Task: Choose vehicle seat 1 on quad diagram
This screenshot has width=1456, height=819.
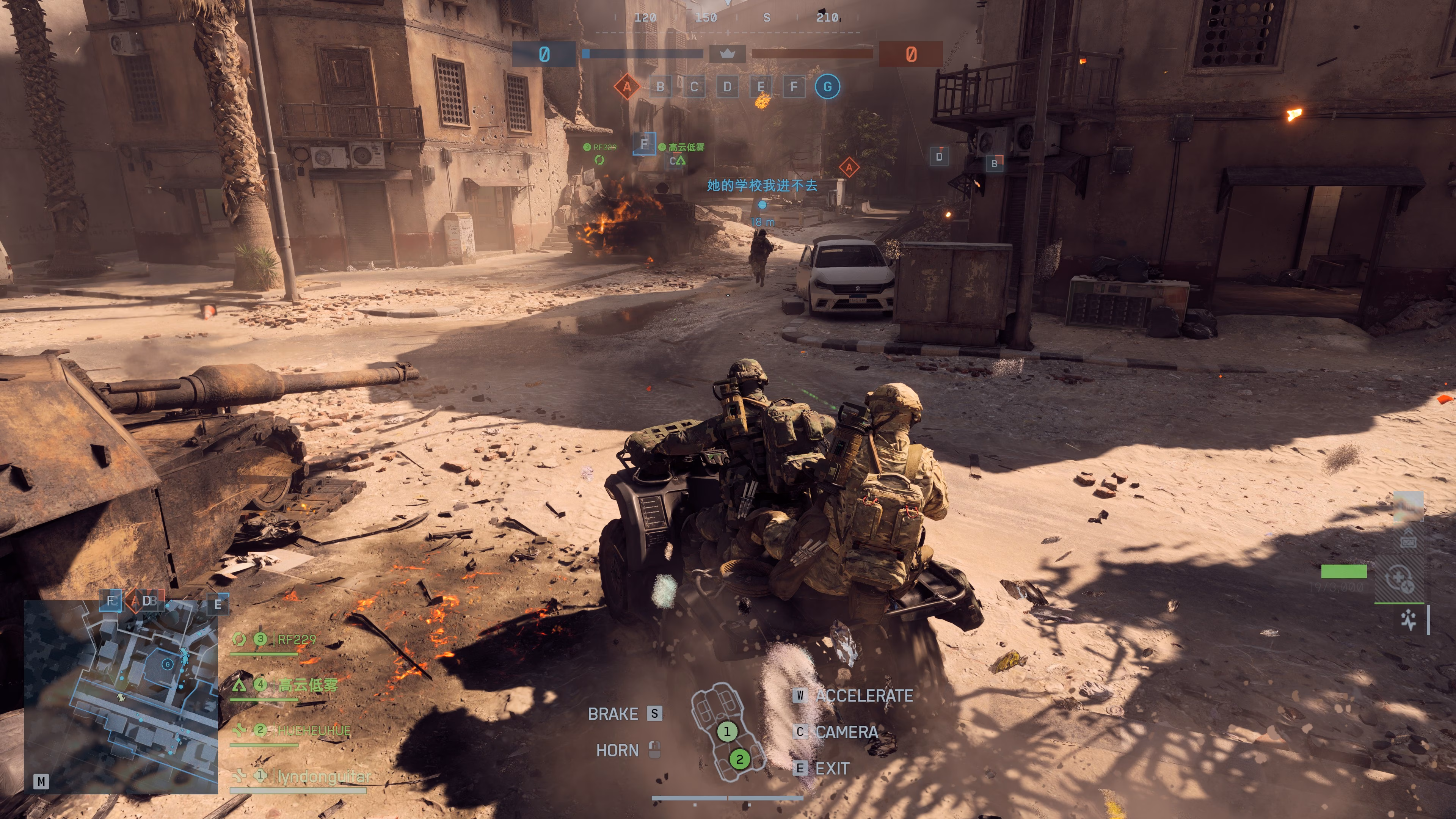Action: (x=727, y=731)
